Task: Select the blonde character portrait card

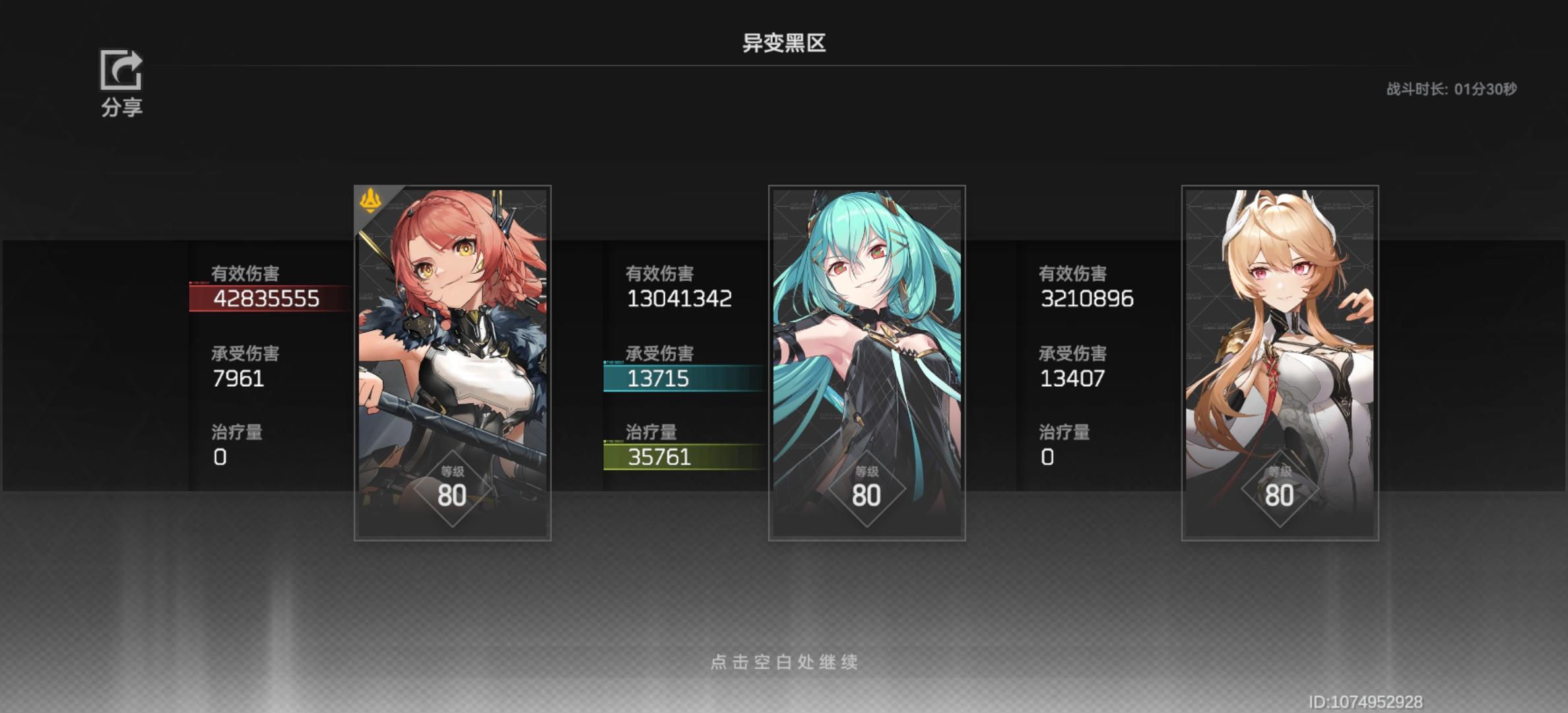Action: pyautogui.click(x=1280, y=363)
